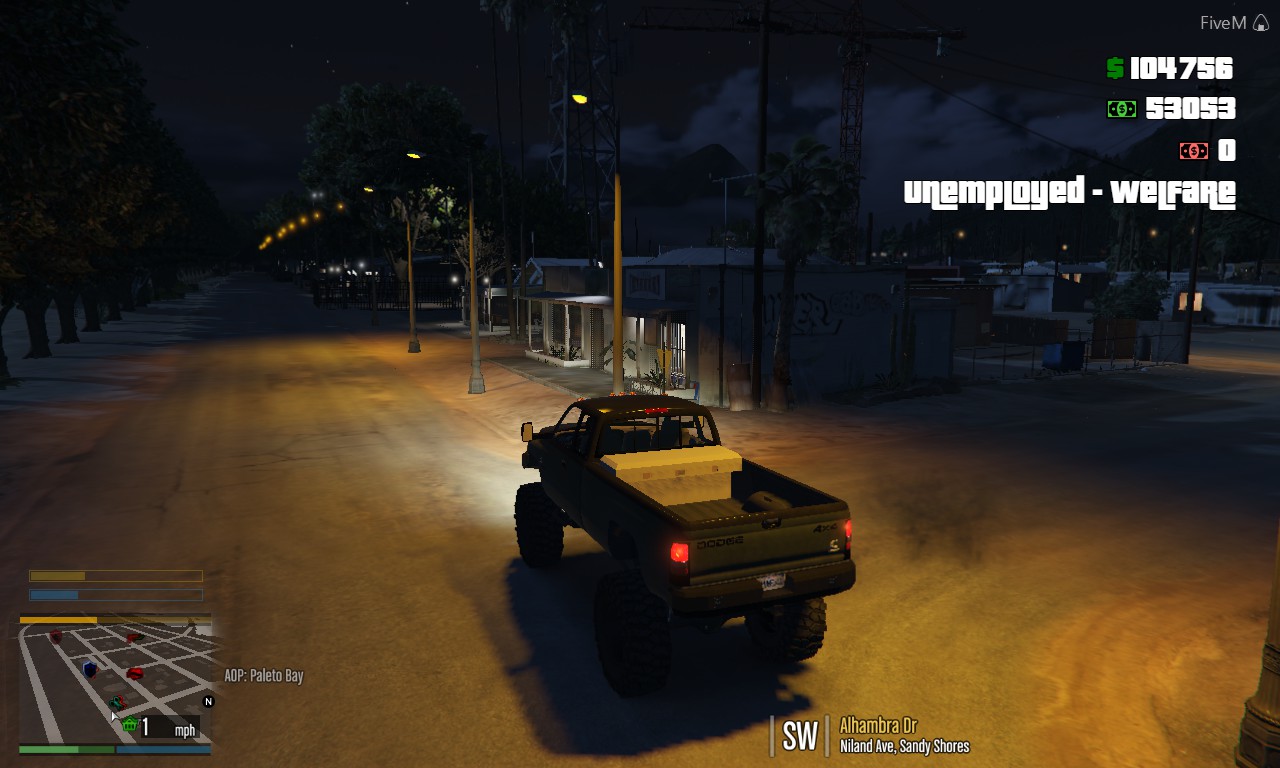1280x768 pixels.
Task: Toggle the yellow hunger status bar
Action: click(x=115, y=576)
